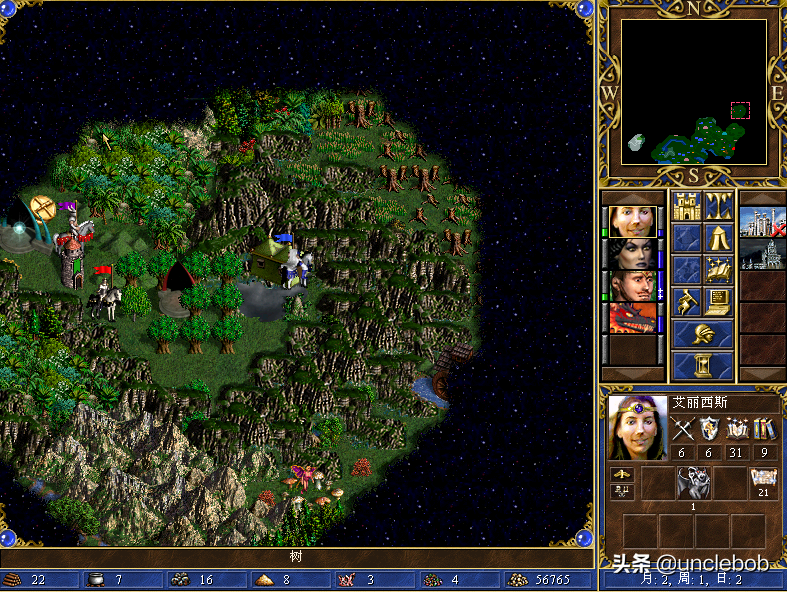Select the gargoyle stack in hero army
787x592 pixels.
692,484
